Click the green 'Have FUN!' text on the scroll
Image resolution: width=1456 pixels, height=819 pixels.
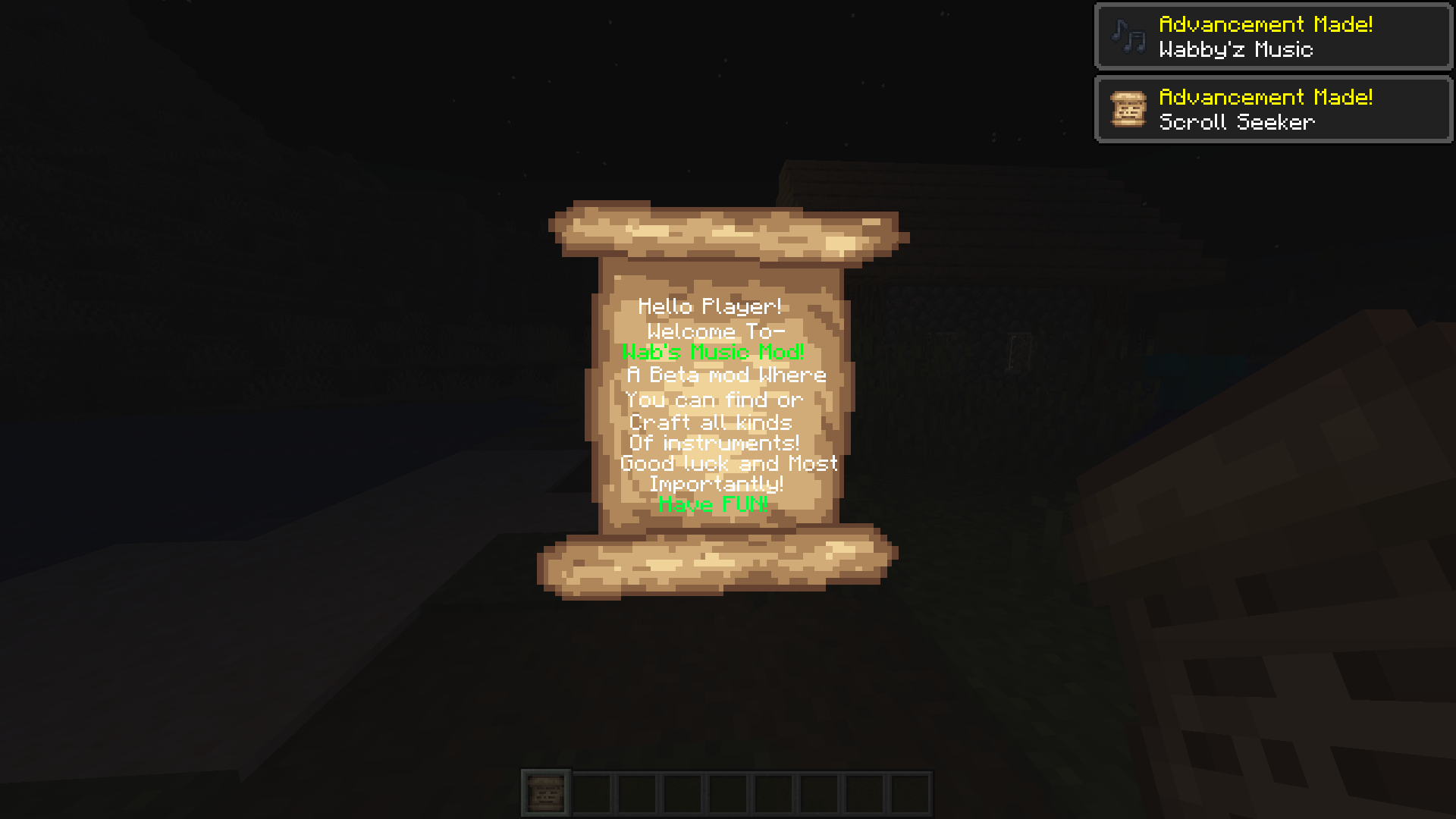[714, 504]
